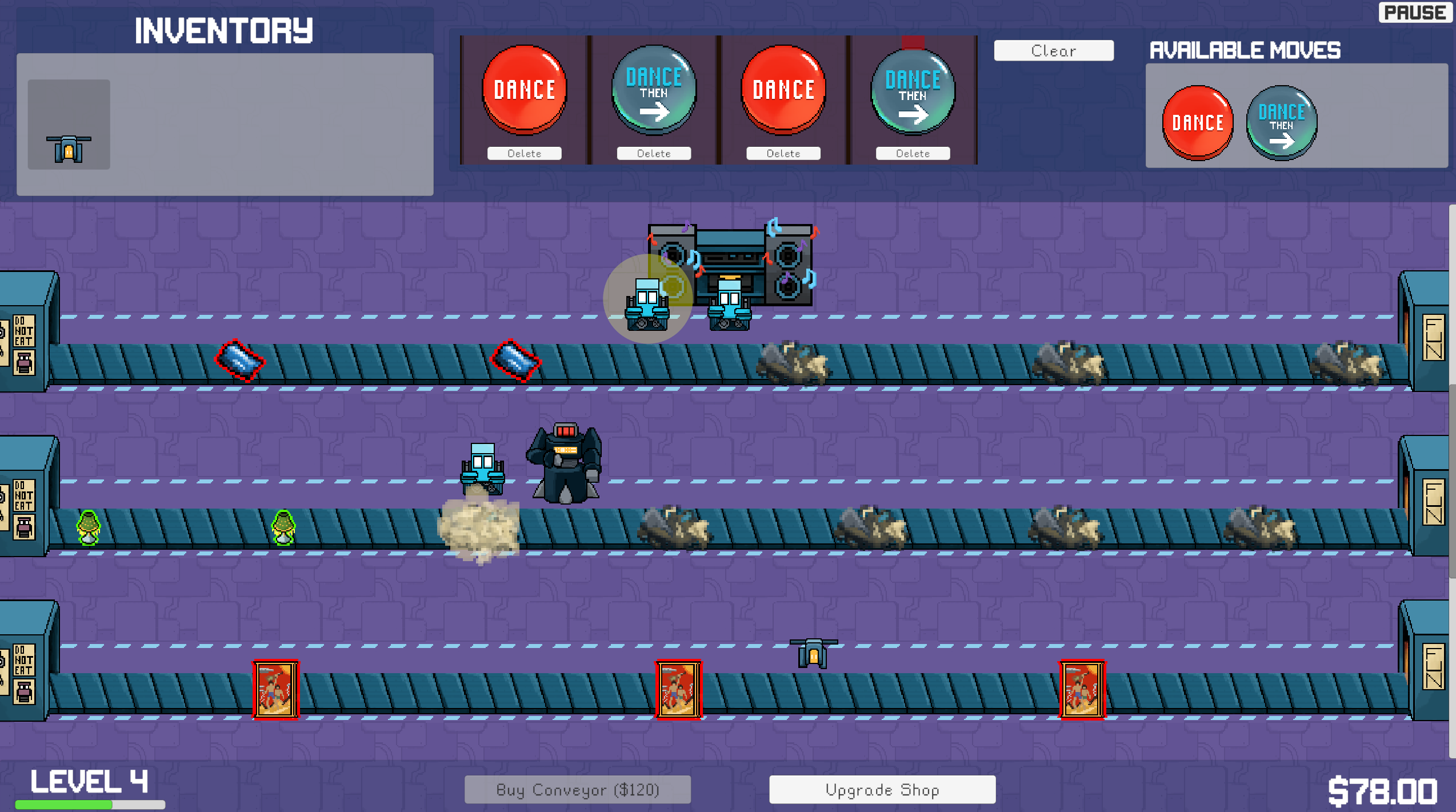Delete the first DANCE move
This screenshot has height=812, width=1456.
tap(525, 153)
